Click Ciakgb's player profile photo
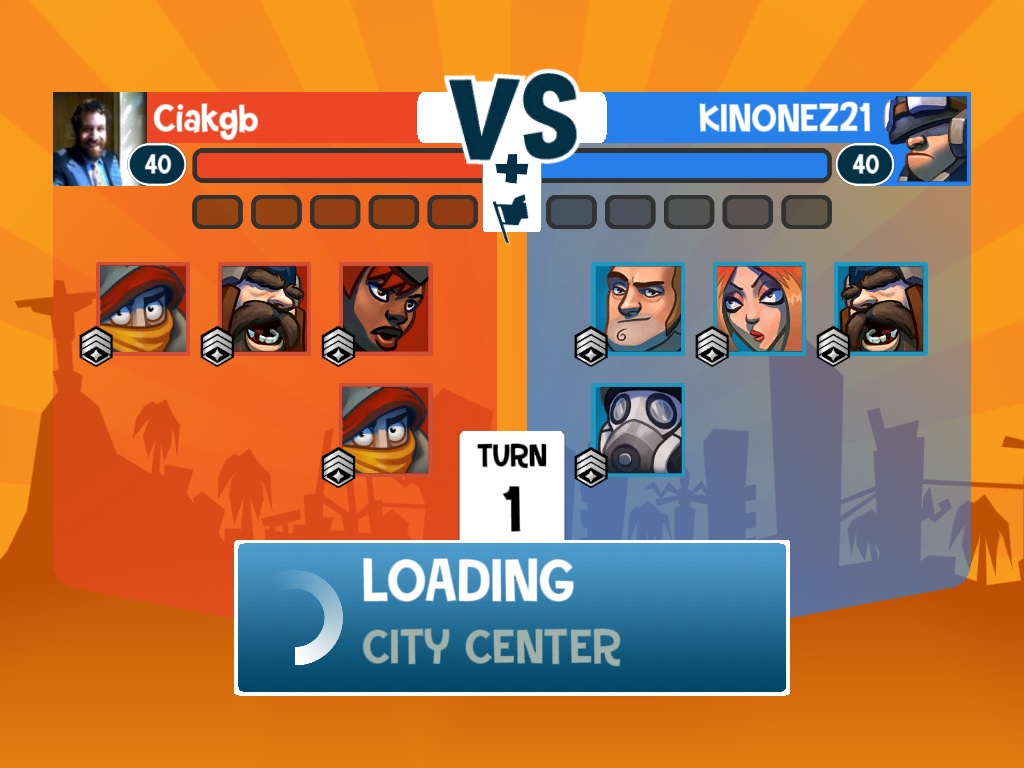 90,139
